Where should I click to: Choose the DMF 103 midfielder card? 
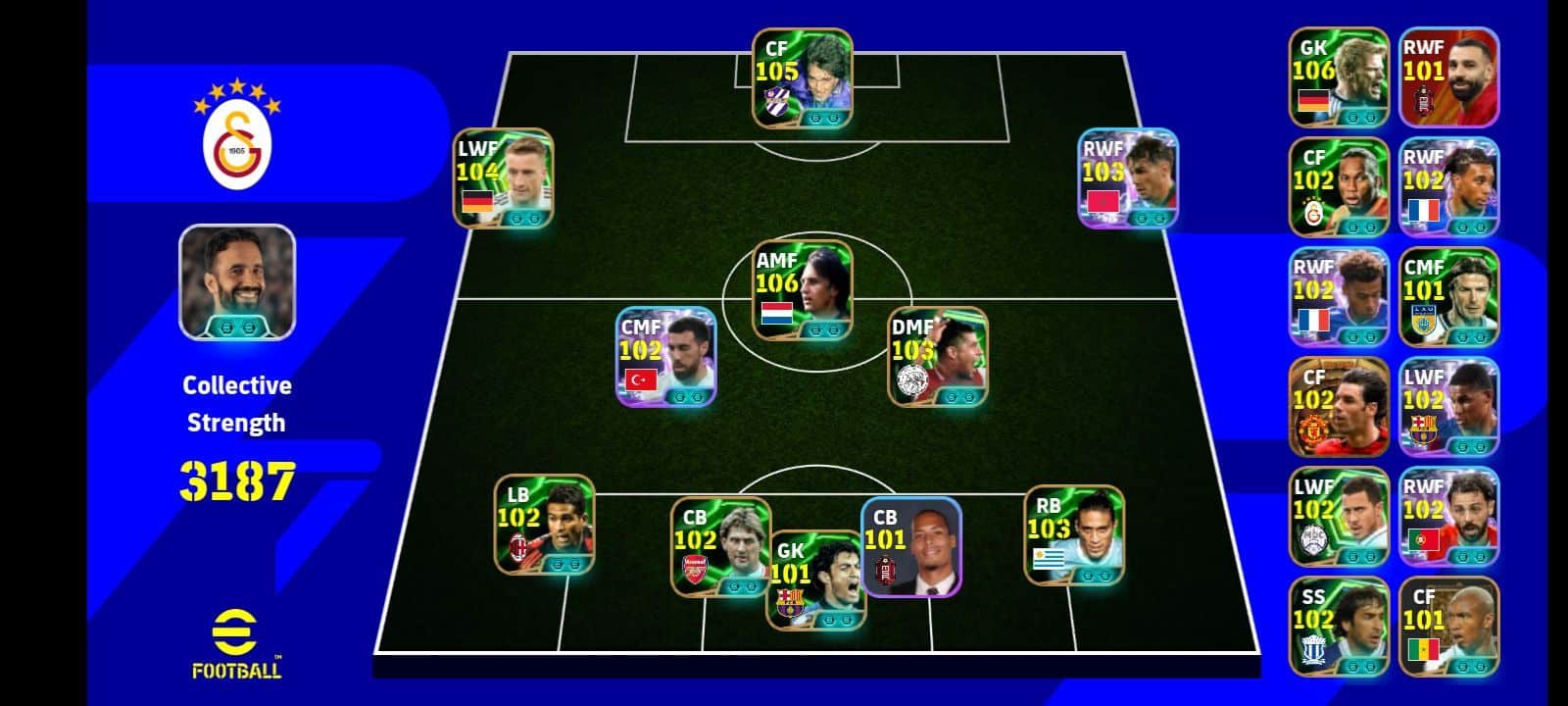coord(937,357)
